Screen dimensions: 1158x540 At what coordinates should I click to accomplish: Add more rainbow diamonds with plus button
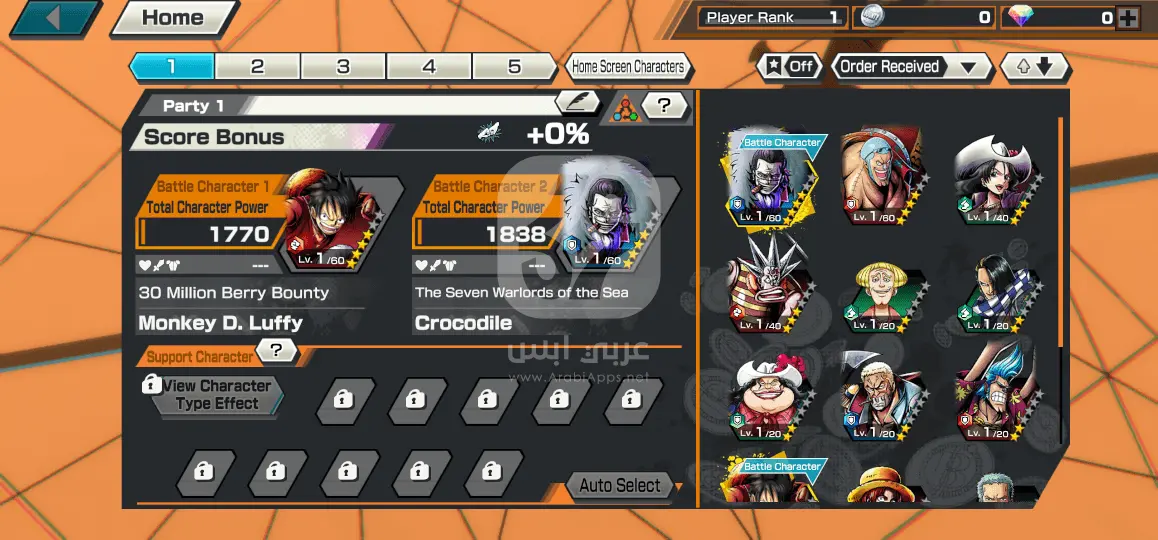(x=1127, y=17)
